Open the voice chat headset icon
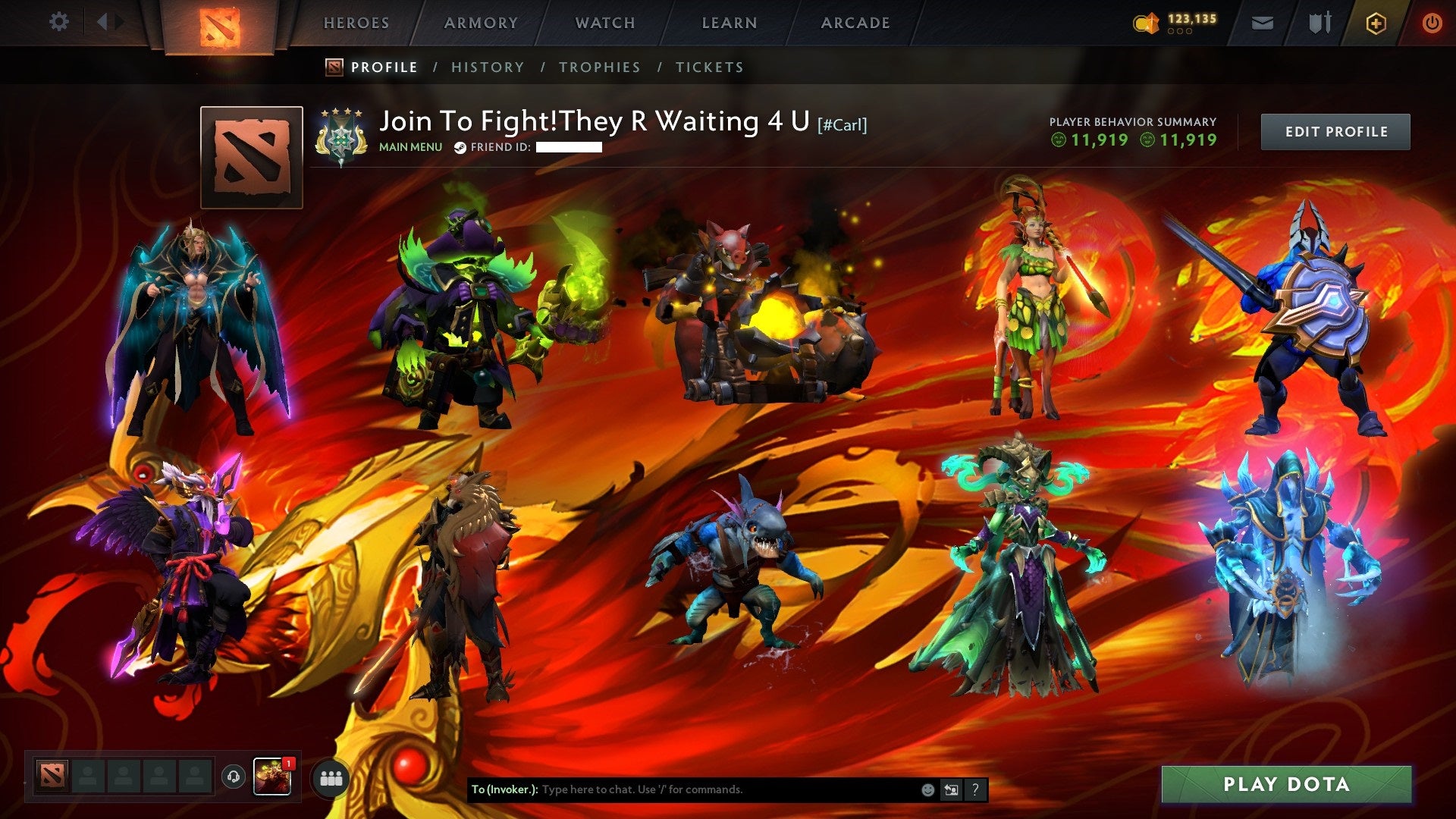This screenshot has width=1456, height=819. pyautogui.click(x=235, y=777)
